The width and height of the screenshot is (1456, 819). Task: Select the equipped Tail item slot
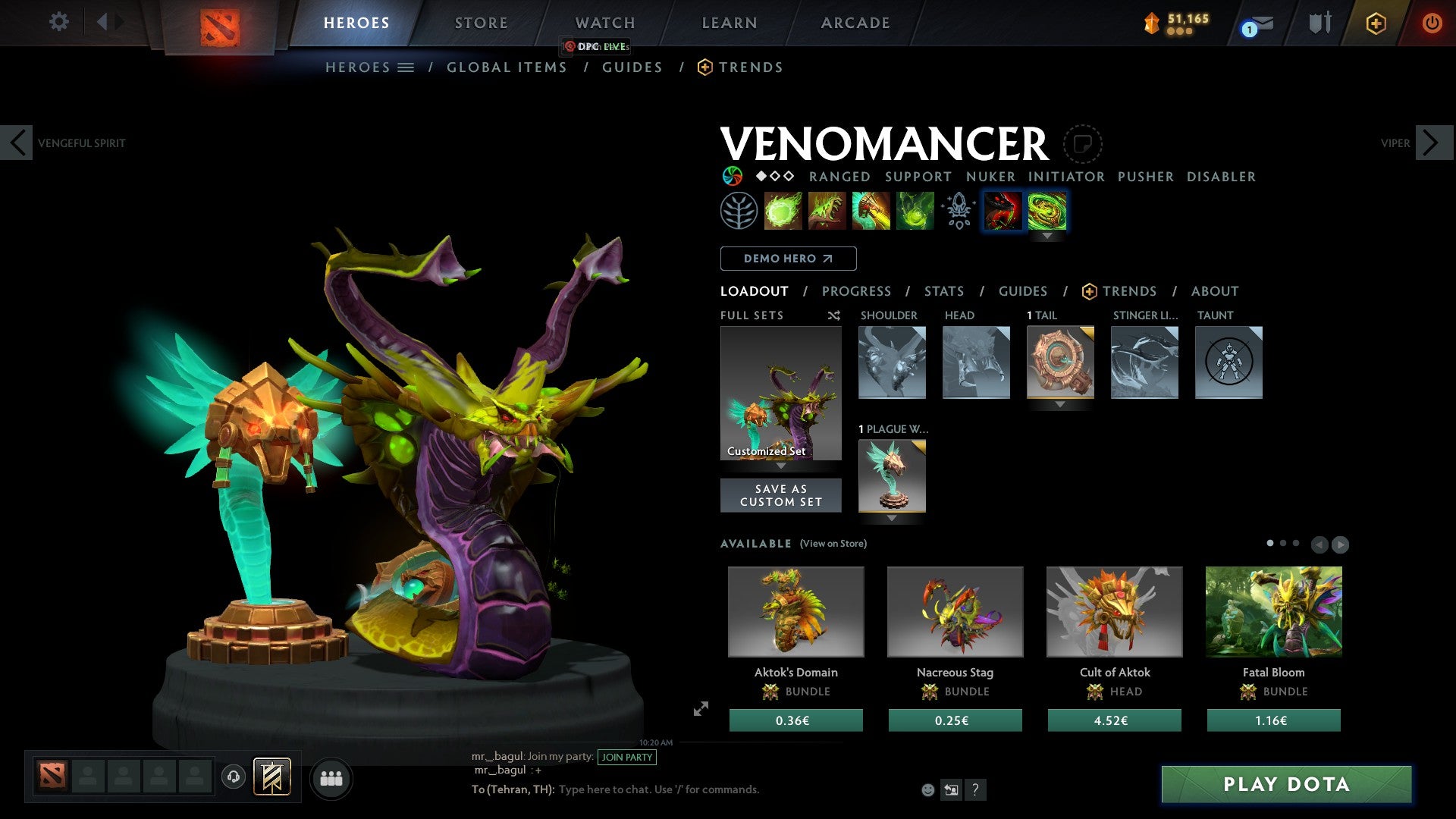point(1060,362)
